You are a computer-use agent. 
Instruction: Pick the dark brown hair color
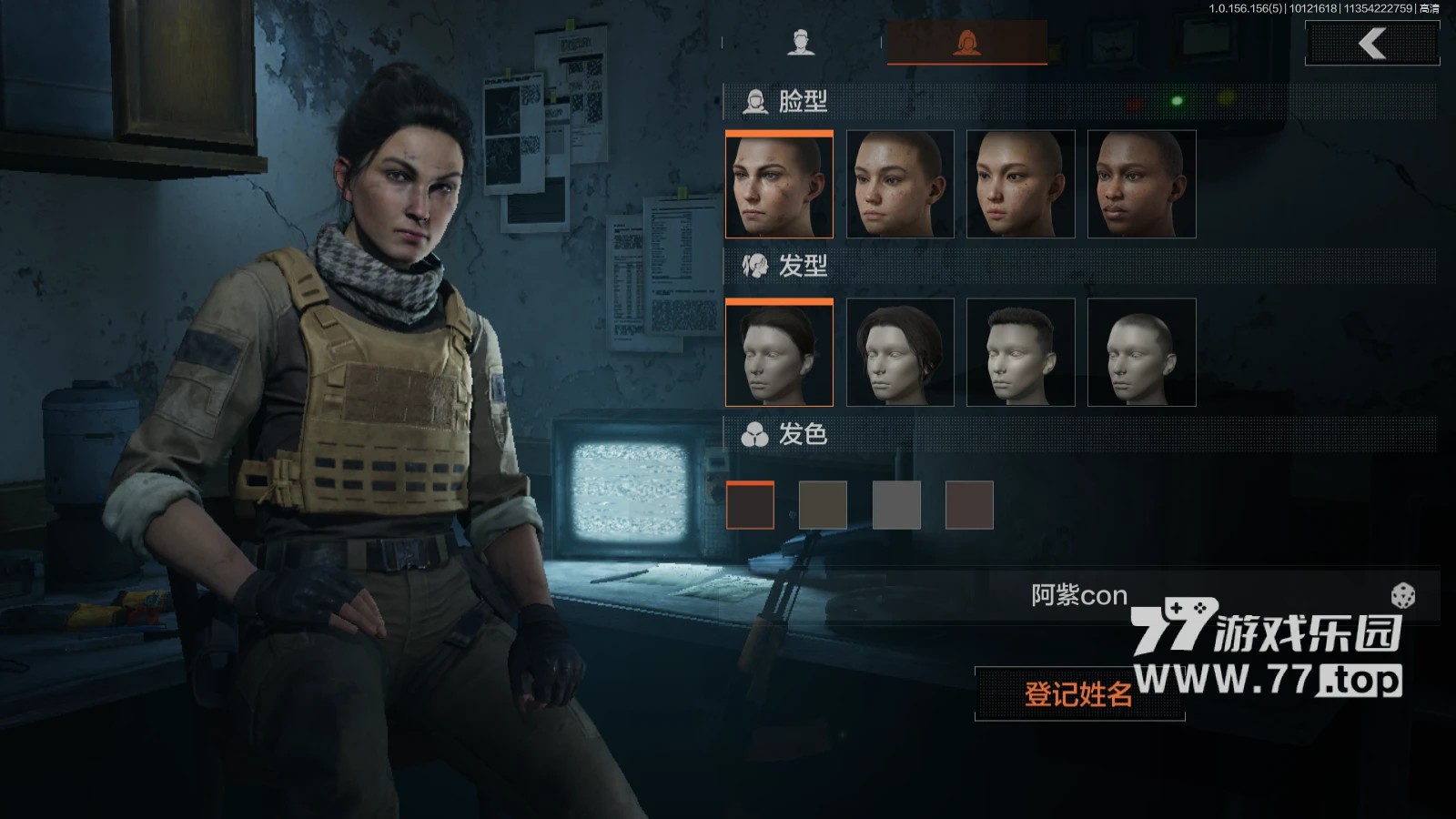click(751, 506)
